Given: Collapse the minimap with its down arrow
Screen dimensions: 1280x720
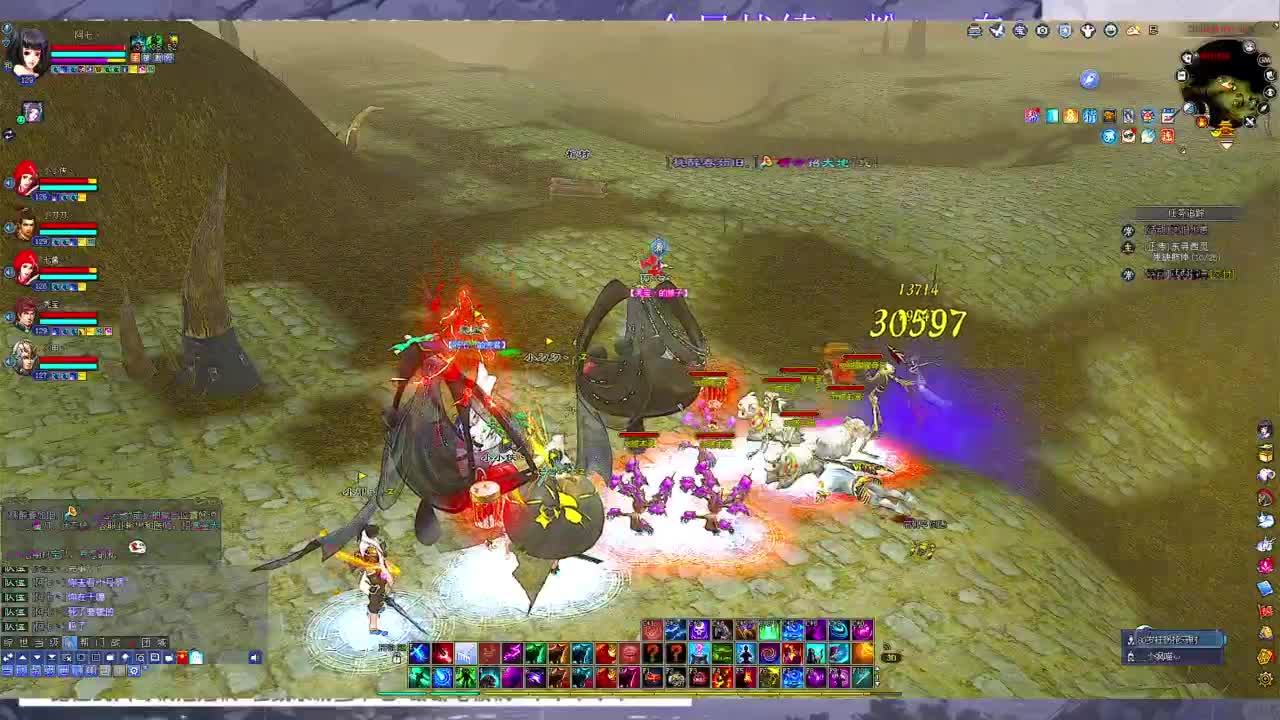Looking at the screenshot, I should (x=1226, y=143).
